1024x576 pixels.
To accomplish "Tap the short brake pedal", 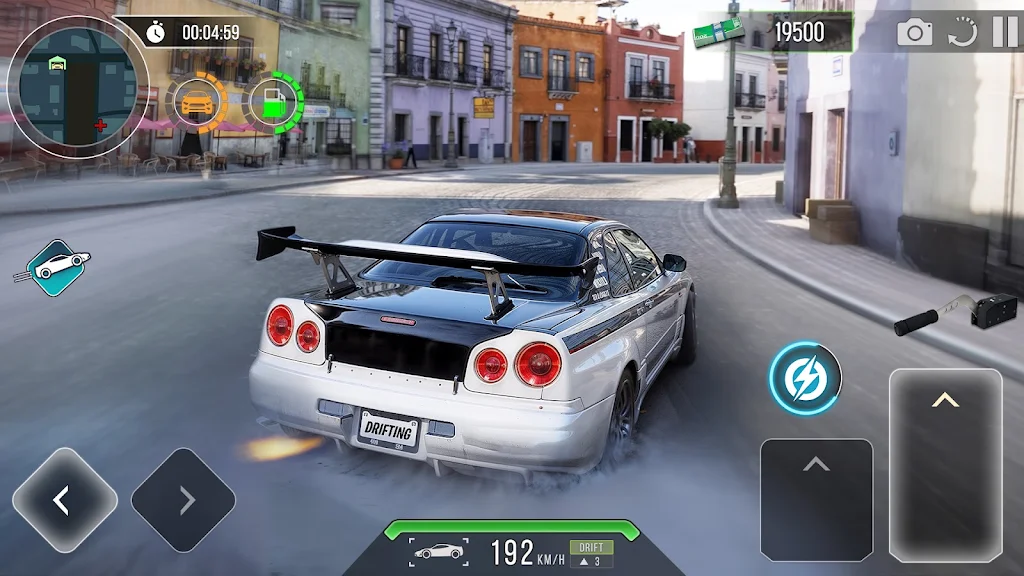I will (816, 499).
